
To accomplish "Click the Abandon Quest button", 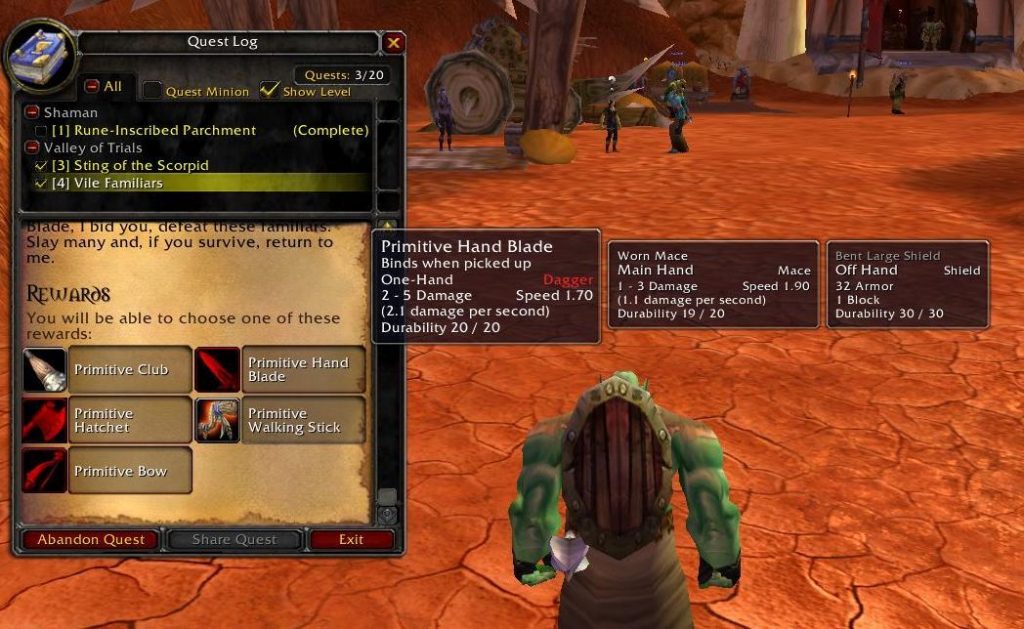I will (90, 540).
